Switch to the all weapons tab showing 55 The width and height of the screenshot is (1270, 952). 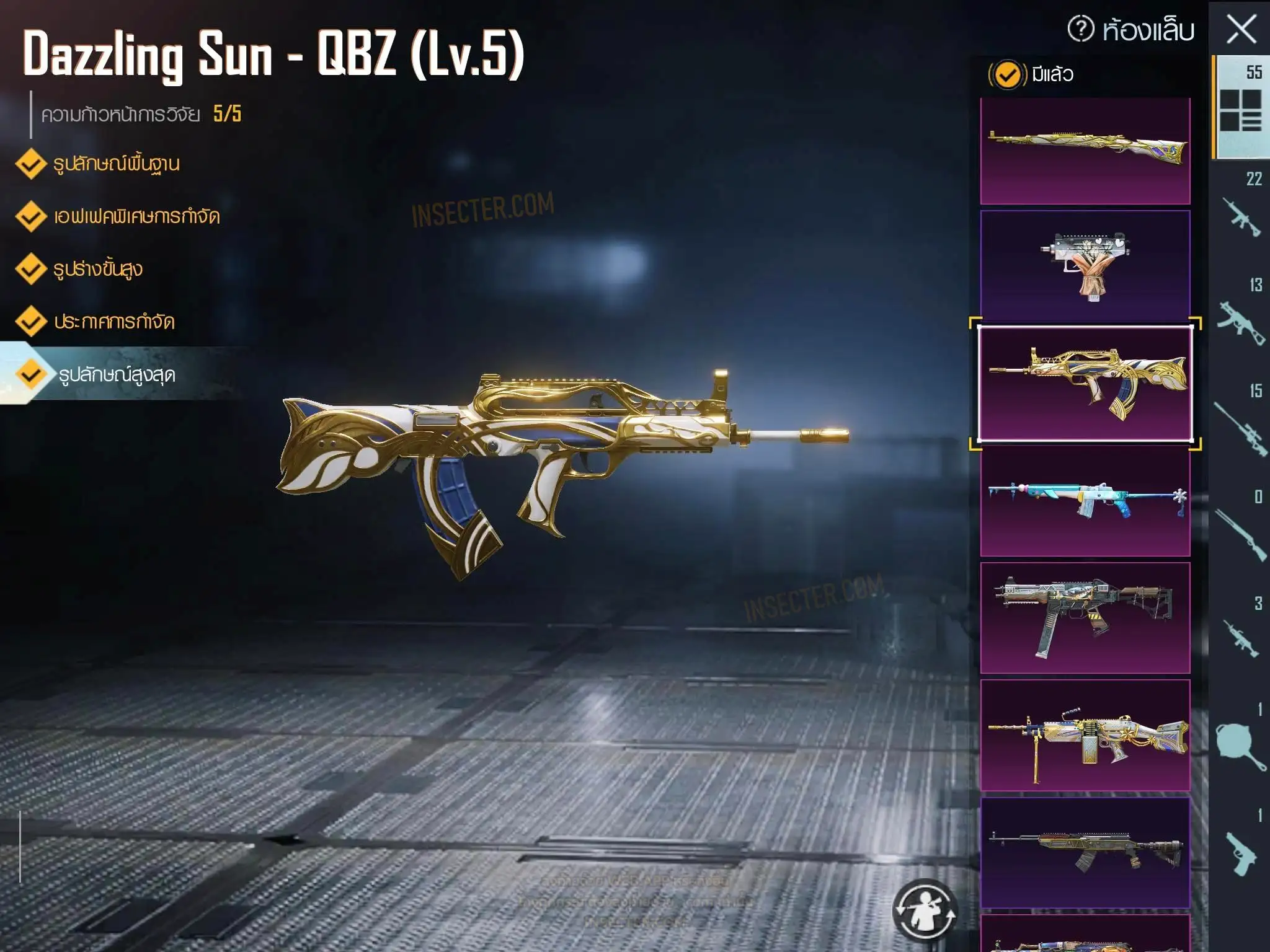point(1240,105)
